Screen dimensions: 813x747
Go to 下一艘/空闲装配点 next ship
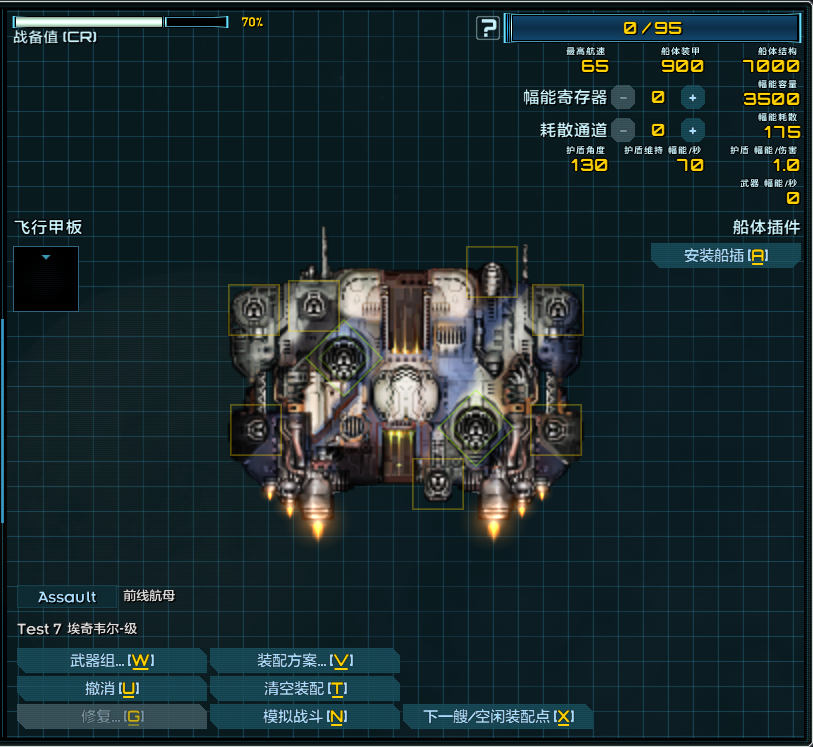click(x=497, y=717)
